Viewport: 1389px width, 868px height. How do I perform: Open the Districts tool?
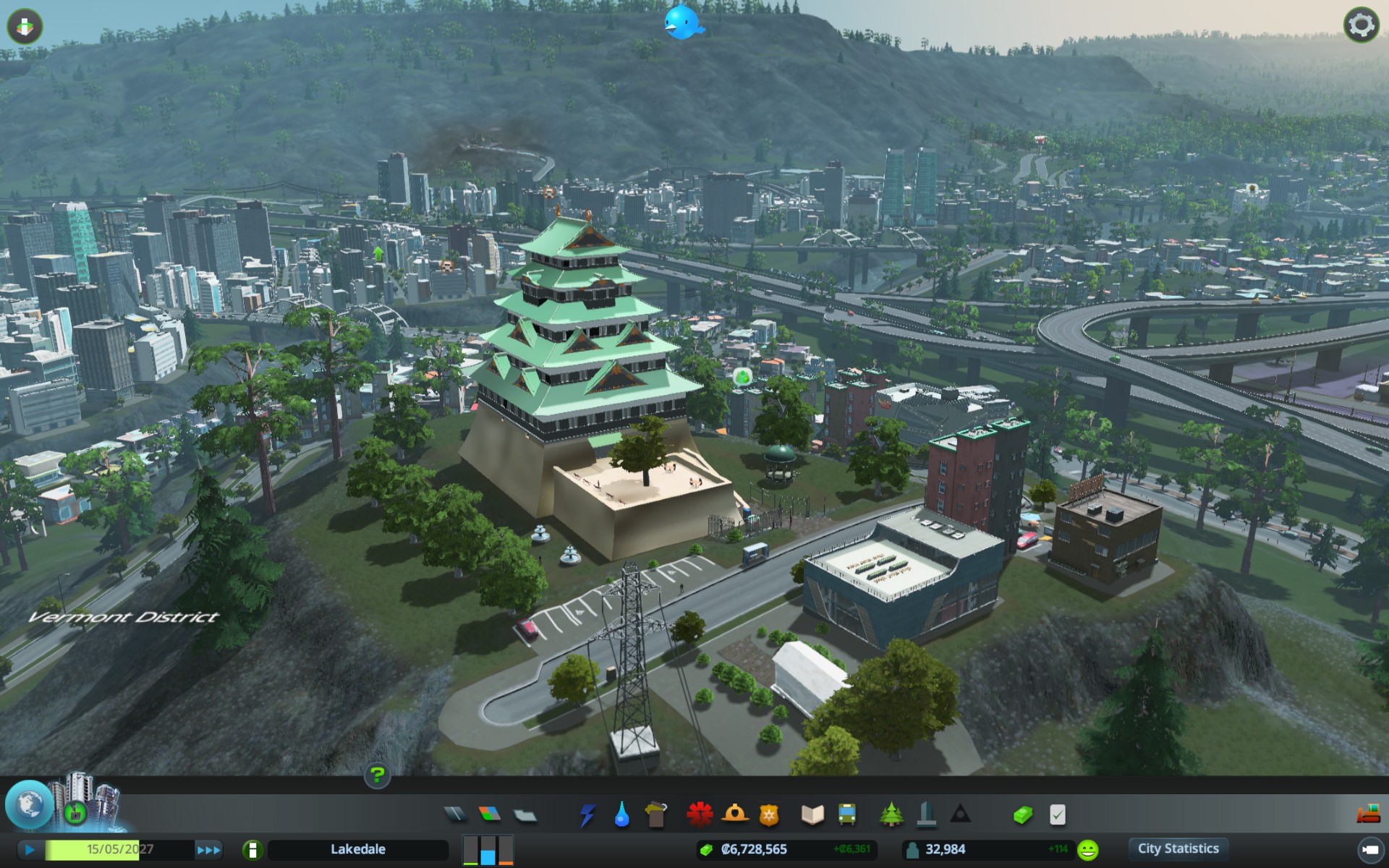pos(525,815)
